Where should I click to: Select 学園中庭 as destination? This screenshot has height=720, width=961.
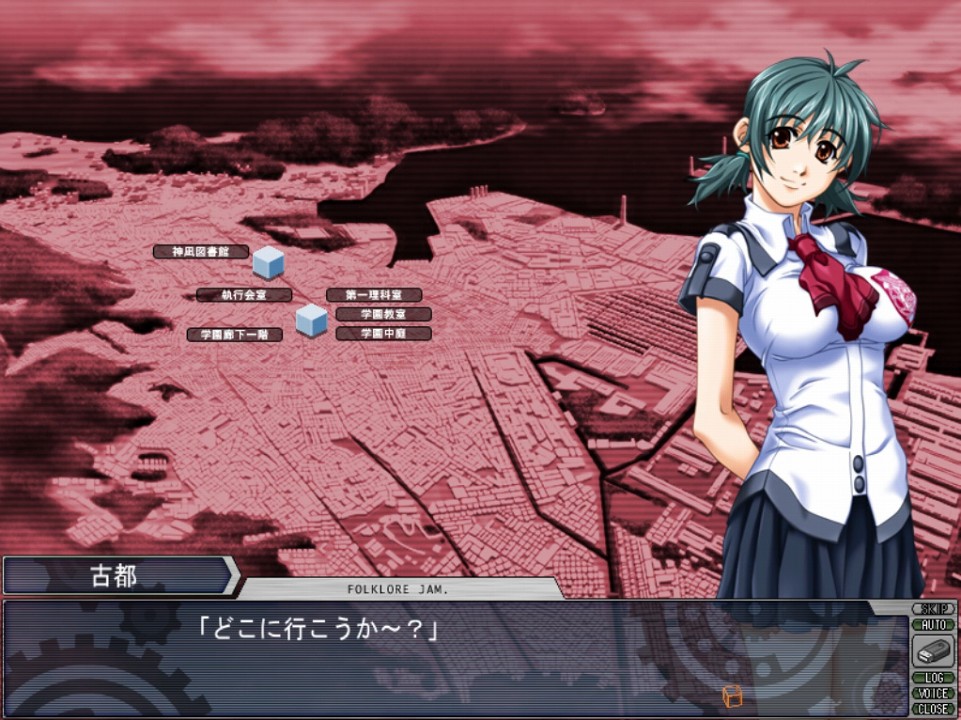coord(382,334)
